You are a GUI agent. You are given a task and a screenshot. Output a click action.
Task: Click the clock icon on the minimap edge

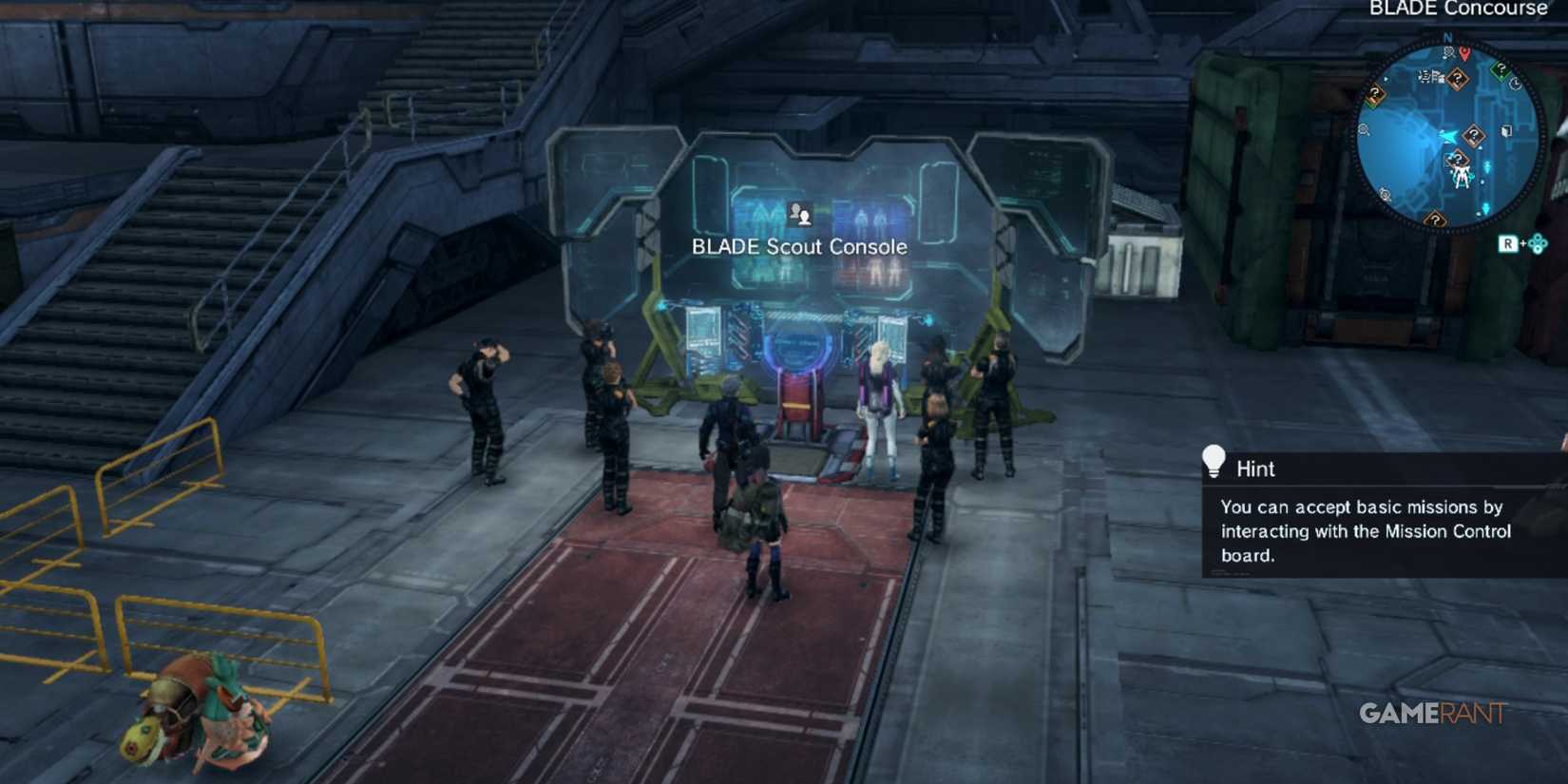[x=1516, y=83]
